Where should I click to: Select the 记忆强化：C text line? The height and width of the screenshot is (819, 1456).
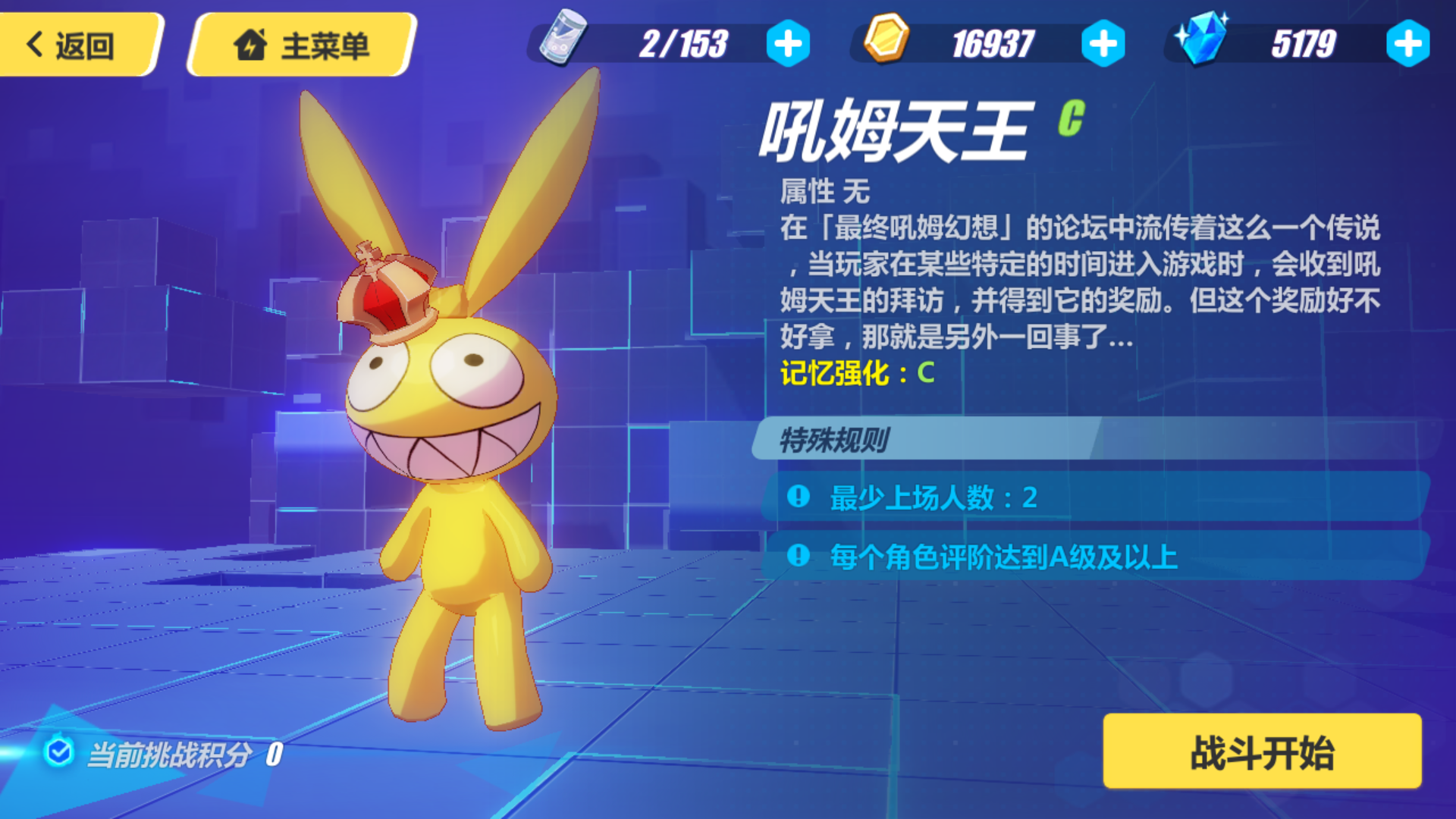point(853,373)
